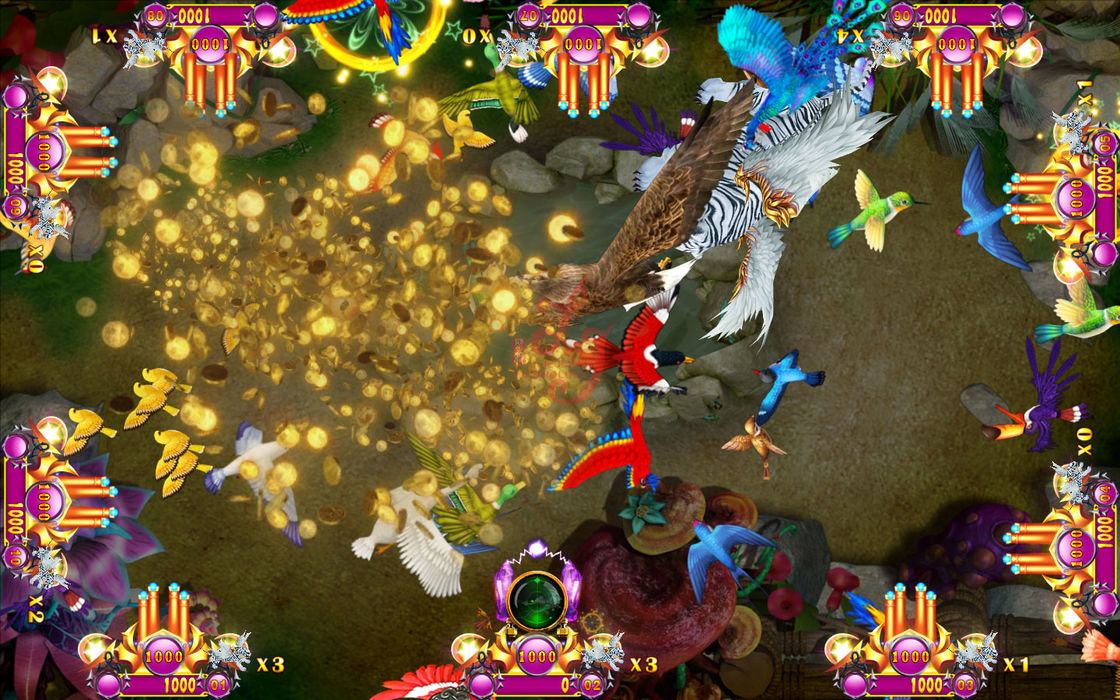
Task: Select player 01's triple-barrel cannon
Action: [x=165, y=613]
